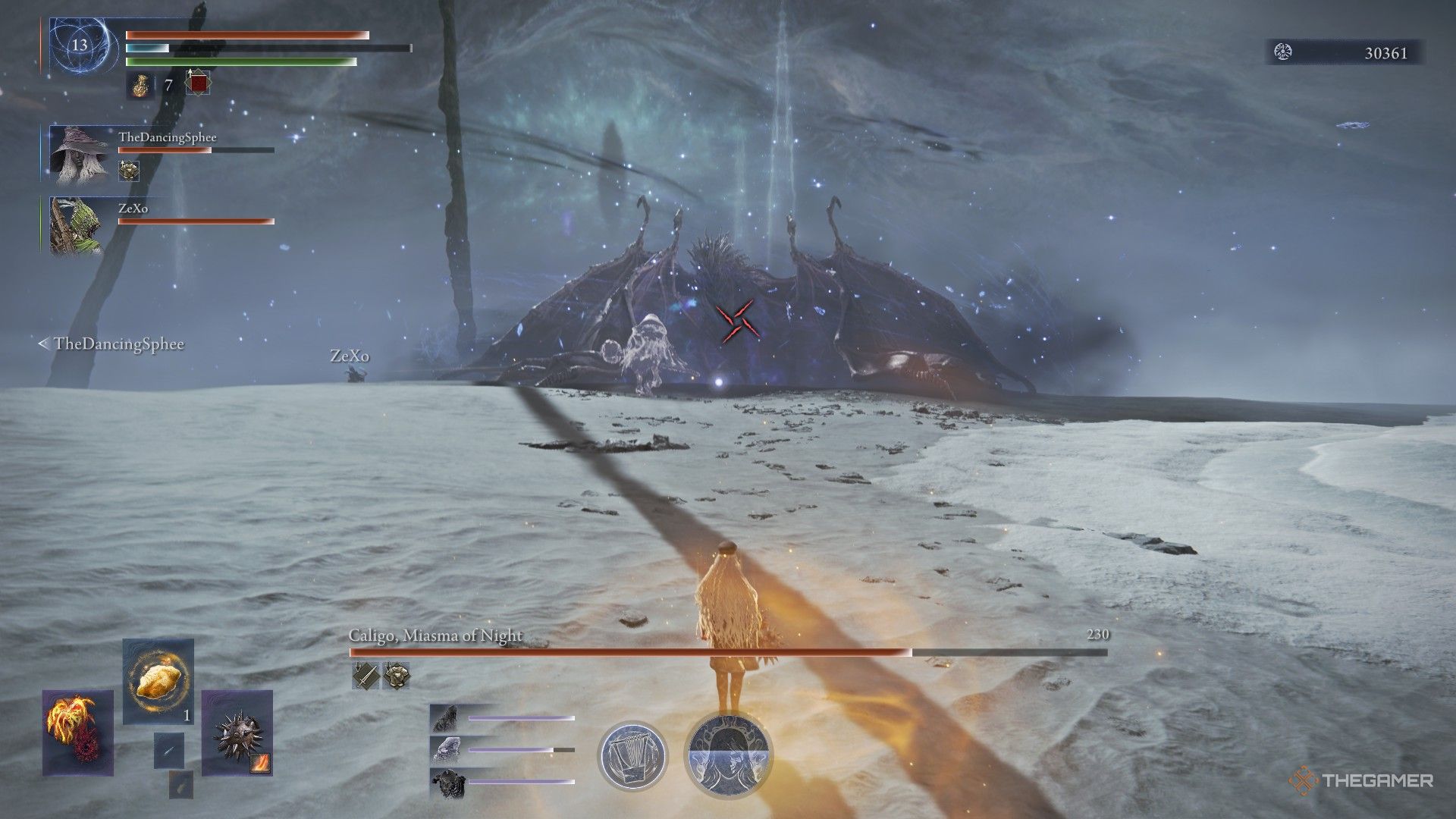Screen dimensions: 1456x819
Task: Select the crimson flask icon showing 7 uses
Action: tap(141, 86)
